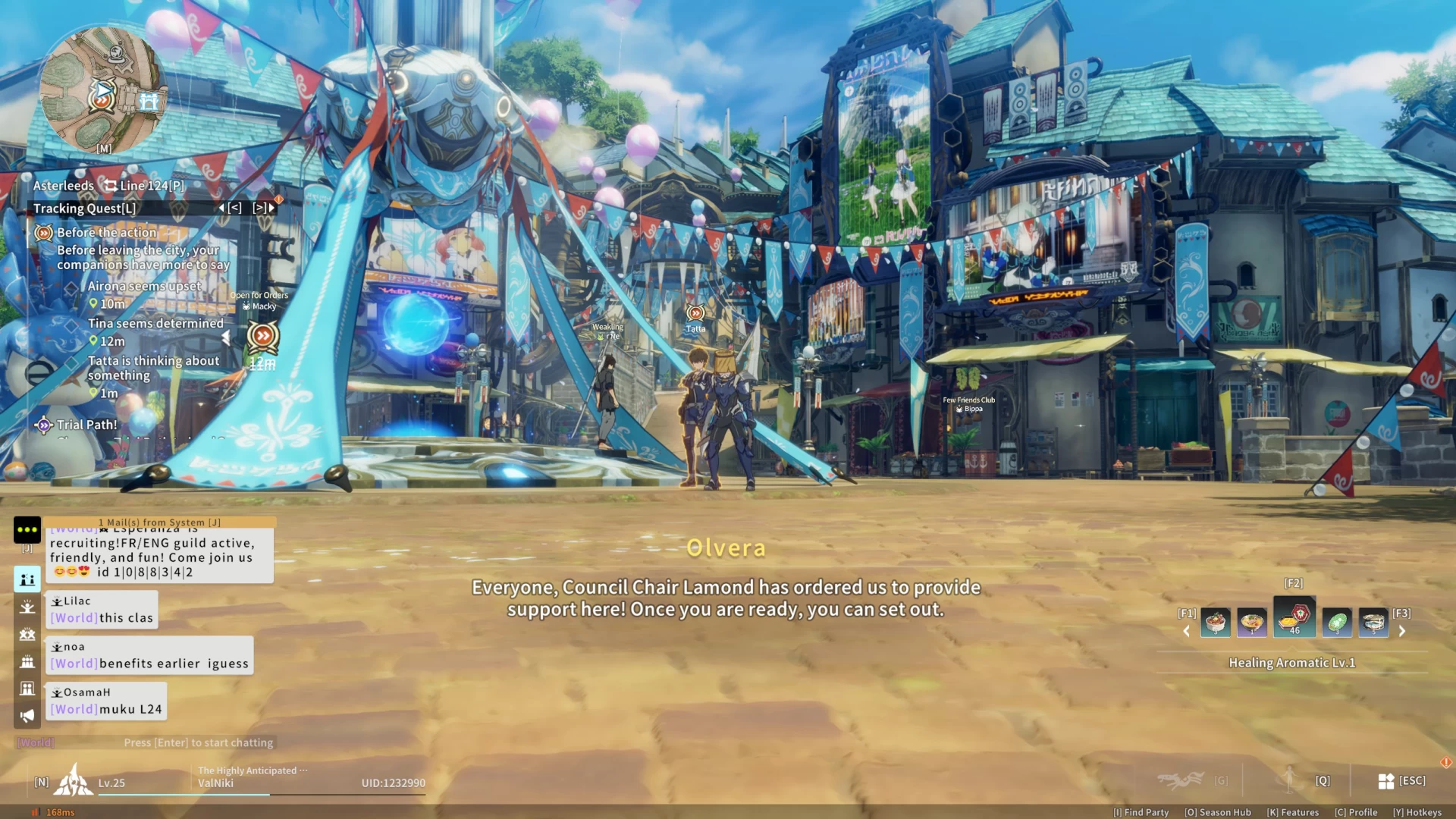Open the character level emblem panel
Image resolution: width=1456 pixels, height=819 pixels.
[74, 780]
